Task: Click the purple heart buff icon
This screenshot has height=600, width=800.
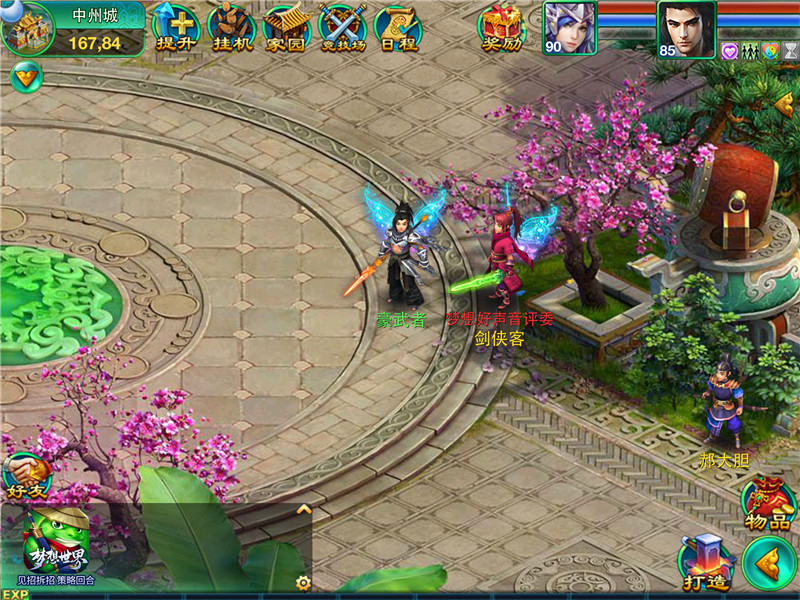Action: tap(729, 51)
